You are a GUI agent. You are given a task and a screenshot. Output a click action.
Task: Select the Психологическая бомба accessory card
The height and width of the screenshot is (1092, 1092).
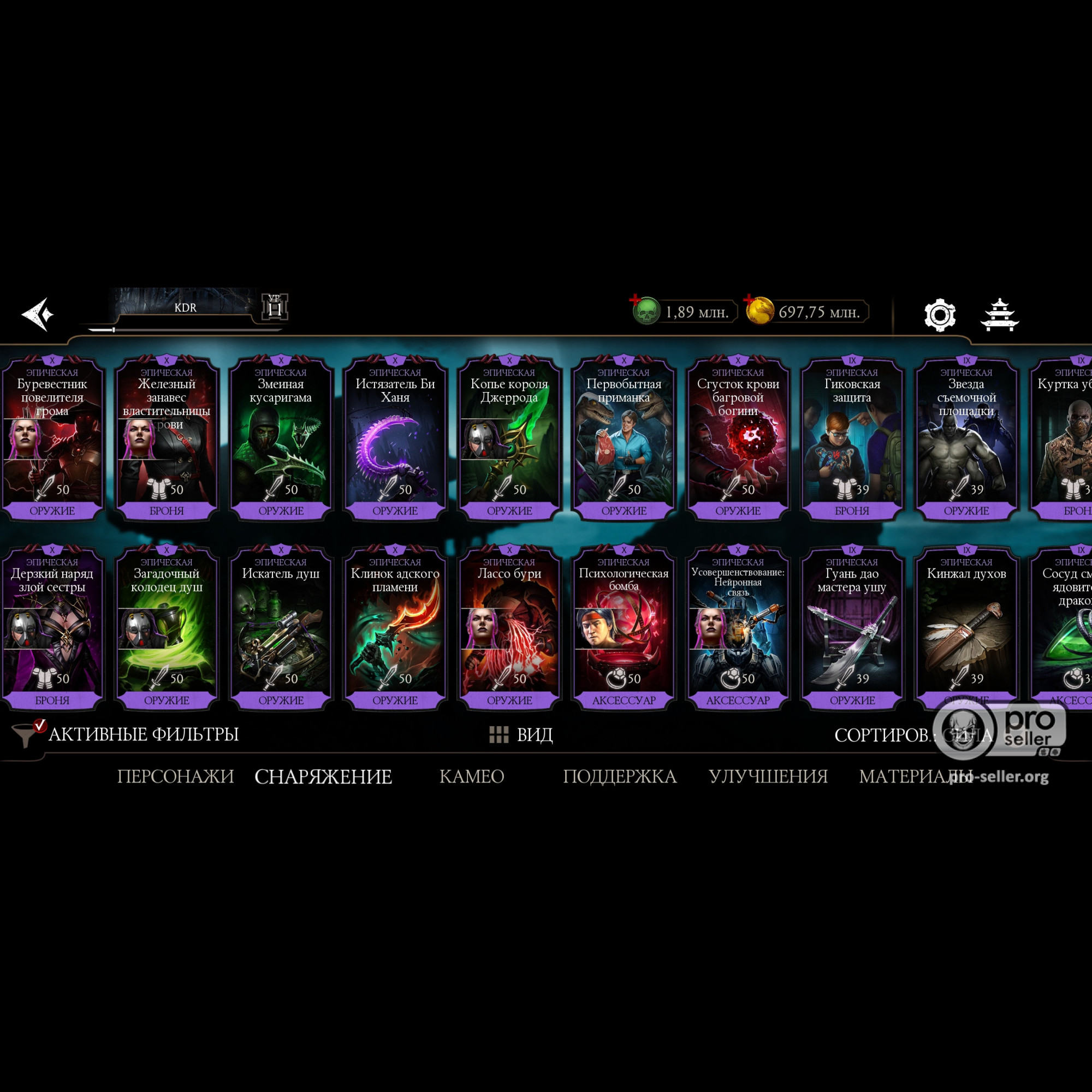click(624, 627)
